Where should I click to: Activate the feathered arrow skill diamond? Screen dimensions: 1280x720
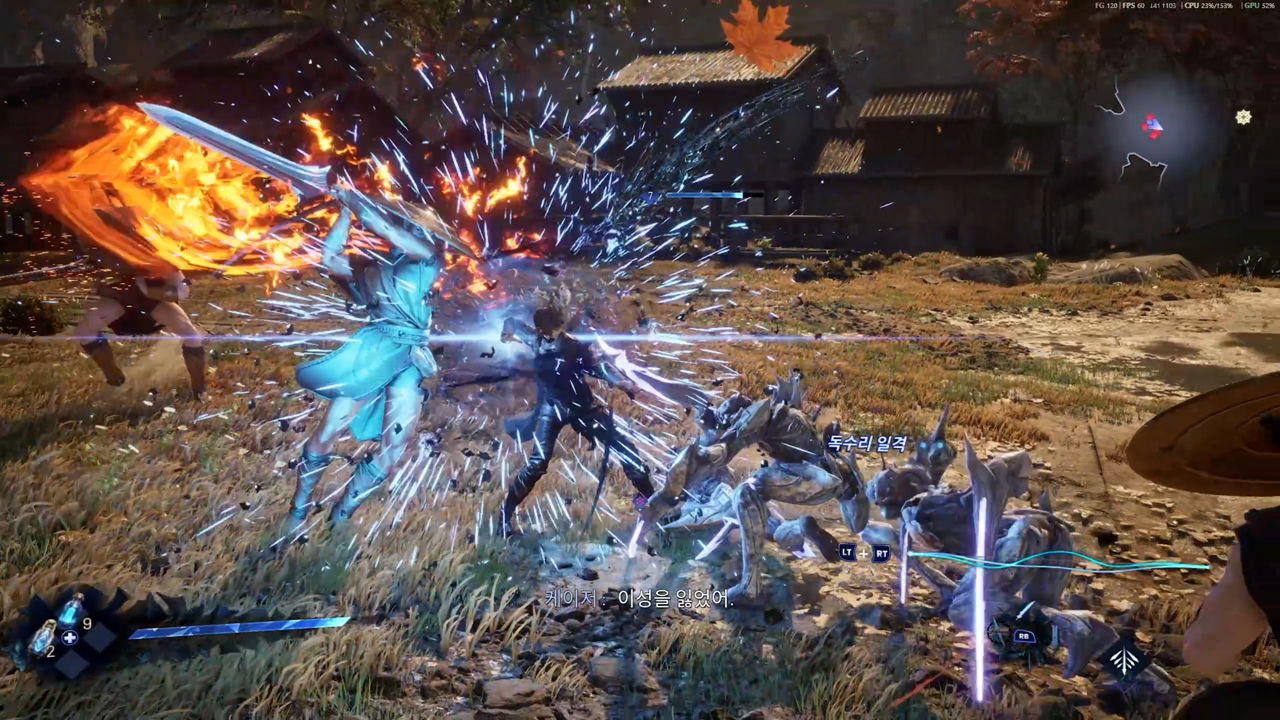[1125, 660]
